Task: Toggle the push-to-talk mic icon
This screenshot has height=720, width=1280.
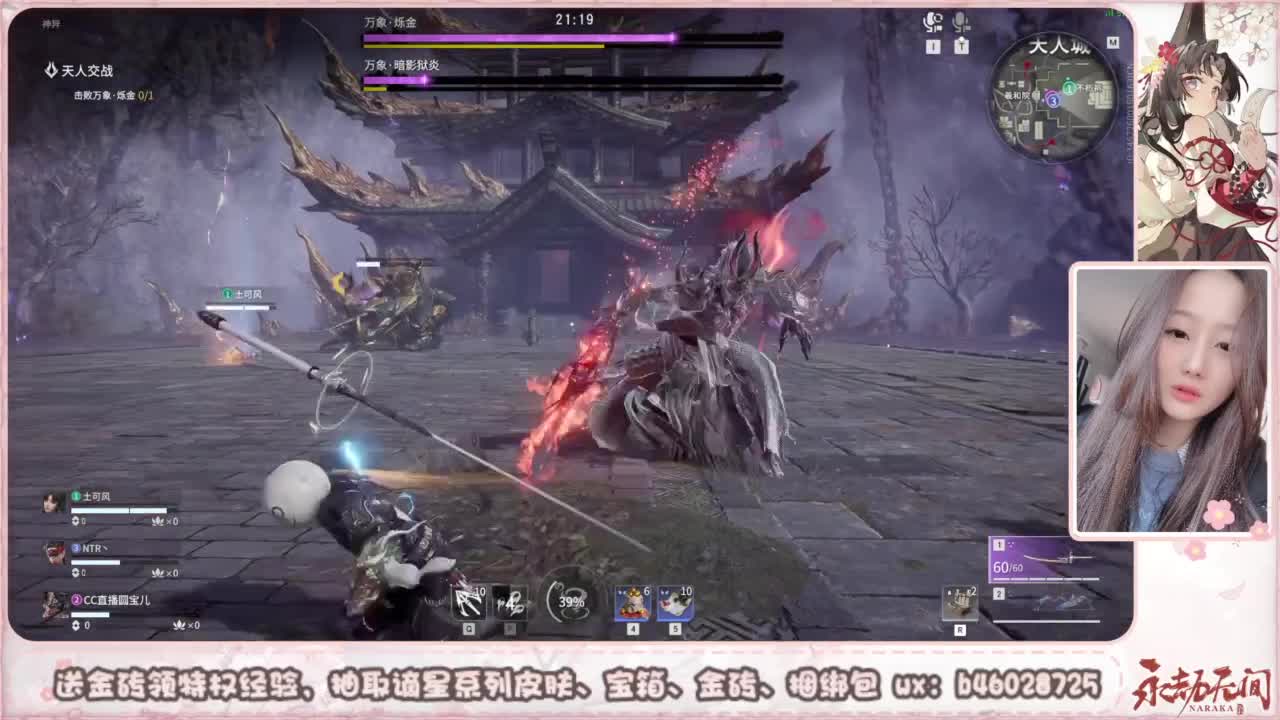Action: pyautogui.click(x=961, y=22)
